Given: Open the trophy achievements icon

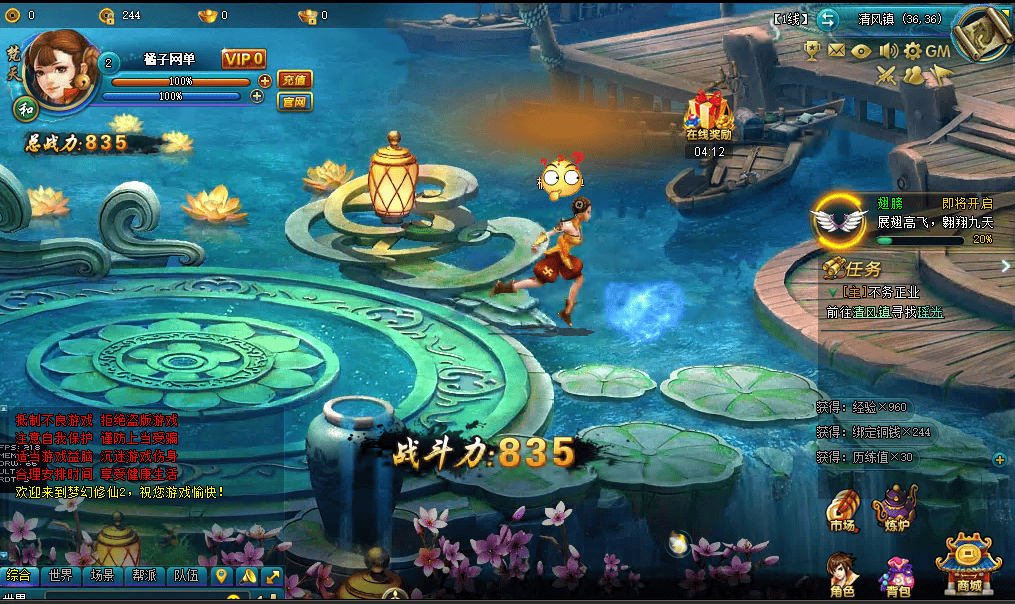Looking at the screenshot, I should (x=812, y=50).
